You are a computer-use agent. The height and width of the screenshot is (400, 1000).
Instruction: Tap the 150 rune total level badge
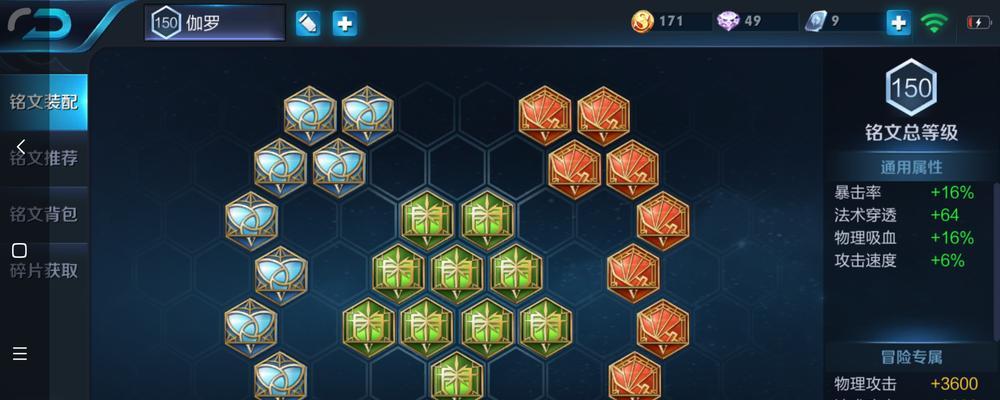point(911,88)
